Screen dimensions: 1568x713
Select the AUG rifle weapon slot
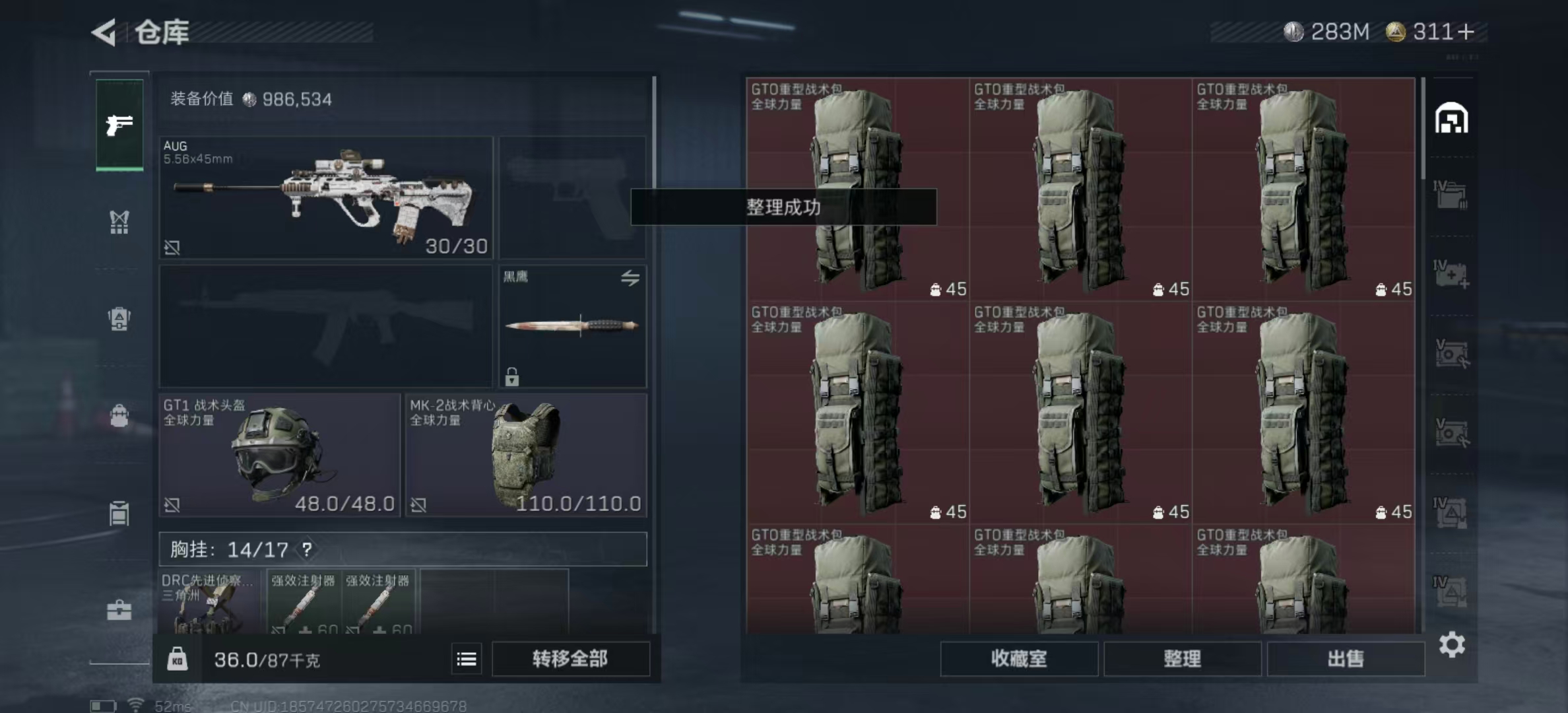pos(326,197)
